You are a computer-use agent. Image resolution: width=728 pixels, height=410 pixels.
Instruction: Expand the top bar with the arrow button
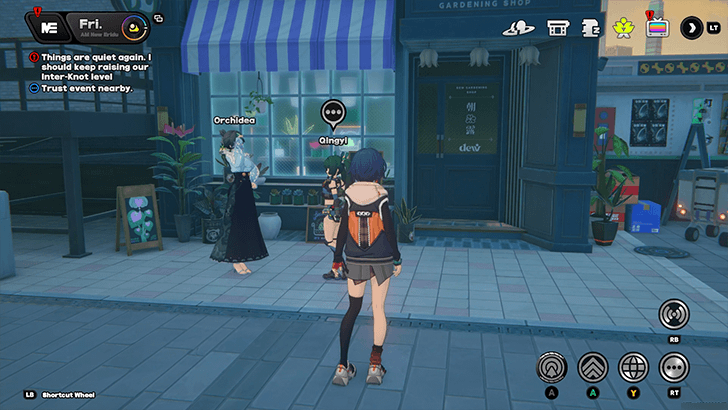692,28
